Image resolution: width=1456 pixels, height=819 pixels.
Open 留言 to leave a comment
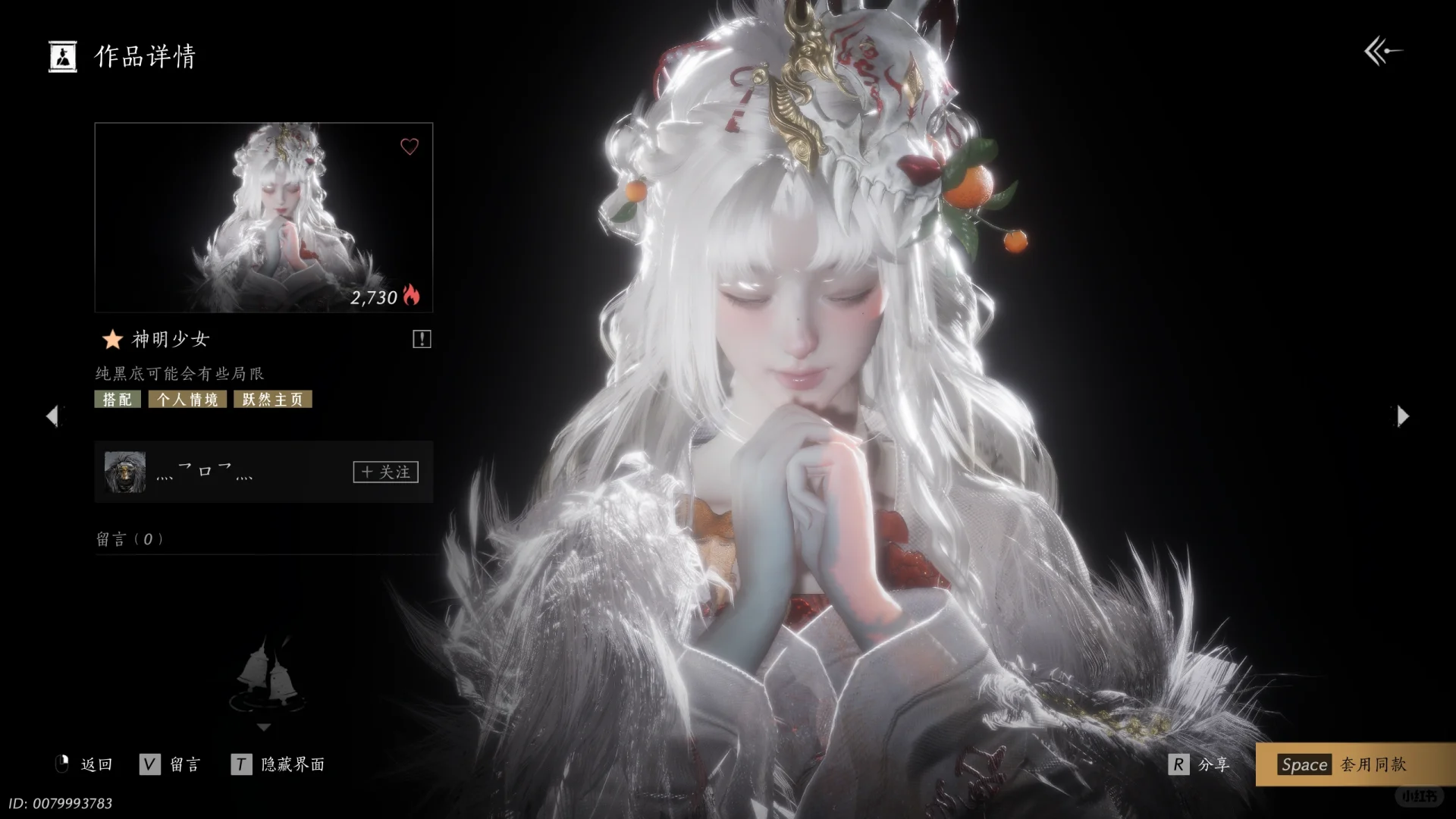click(171, 764)
